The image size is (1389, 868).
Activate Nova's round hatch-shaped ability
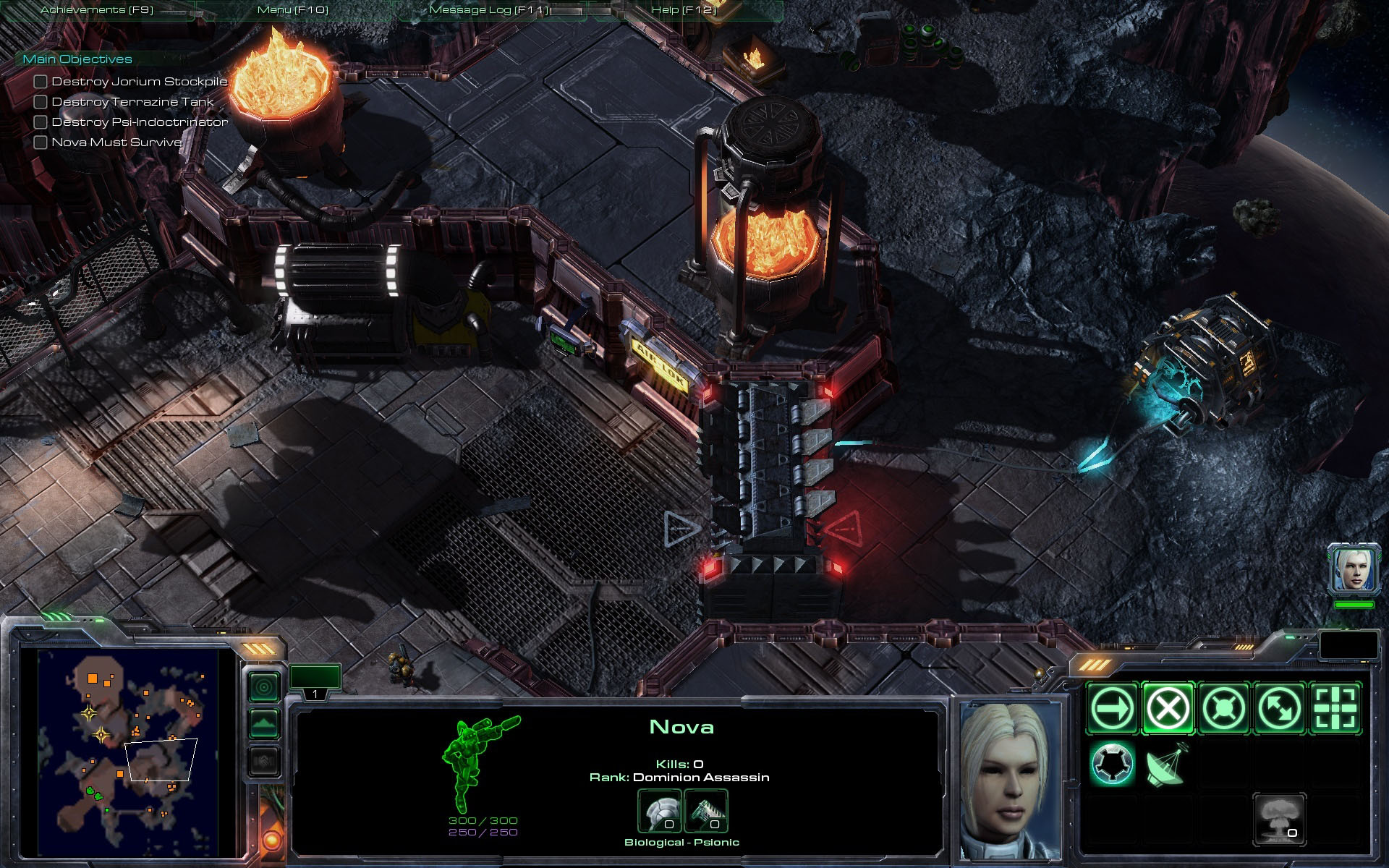(1112, 764)
